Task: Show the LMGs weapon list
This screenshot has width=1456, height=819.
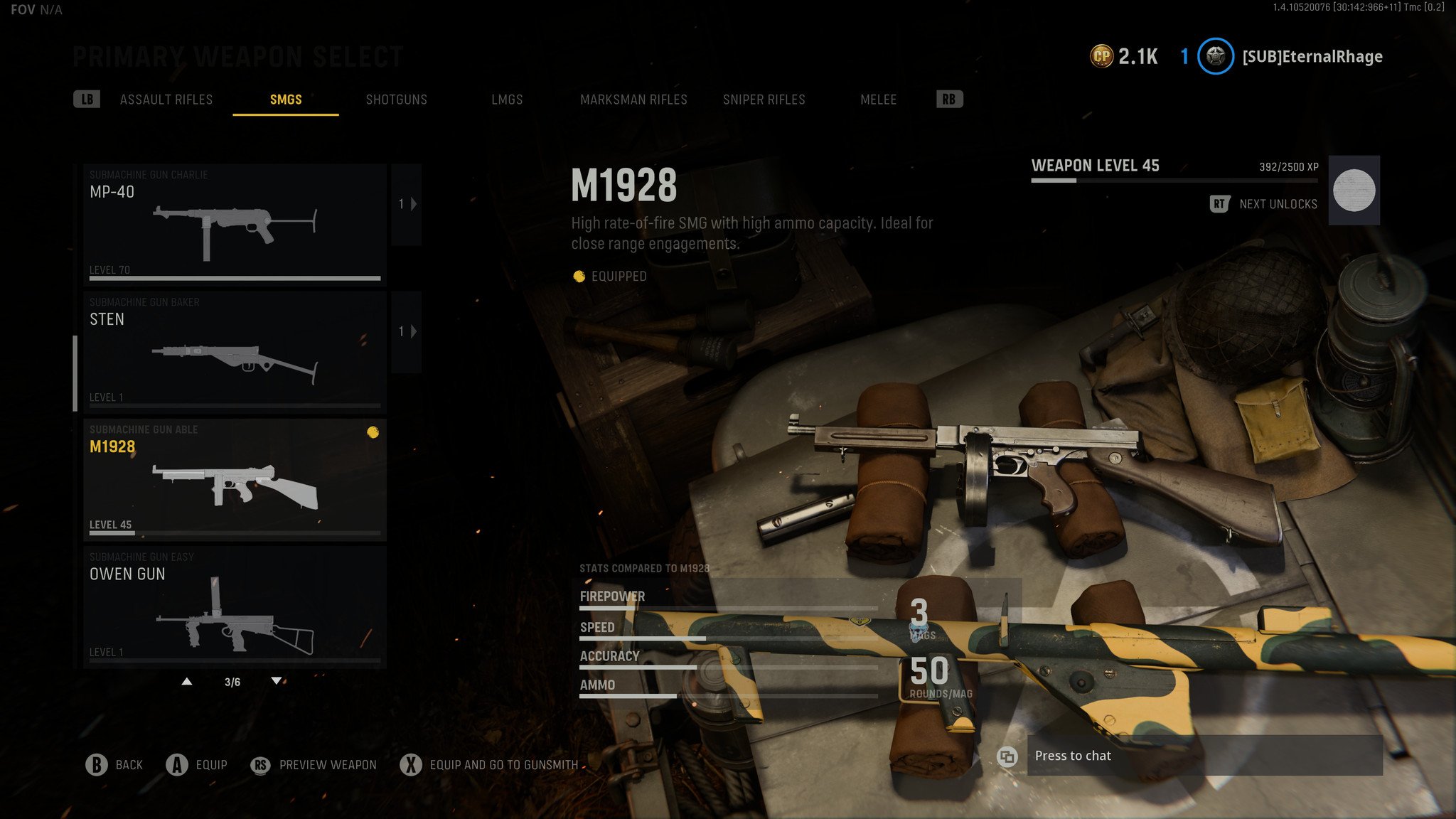Action: tap(507, 100)
